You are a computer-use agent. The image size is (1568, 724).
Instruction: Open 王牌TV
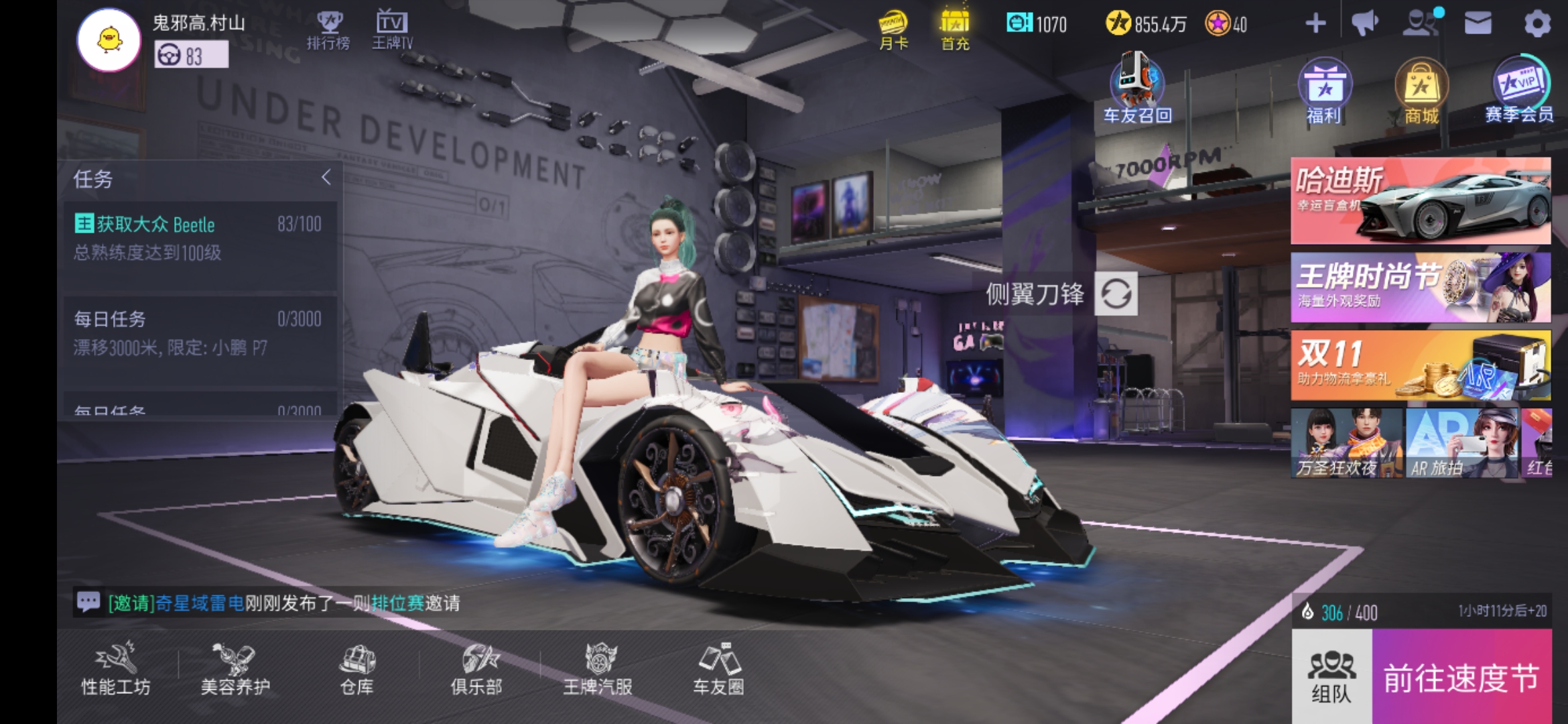pos(392,30)
